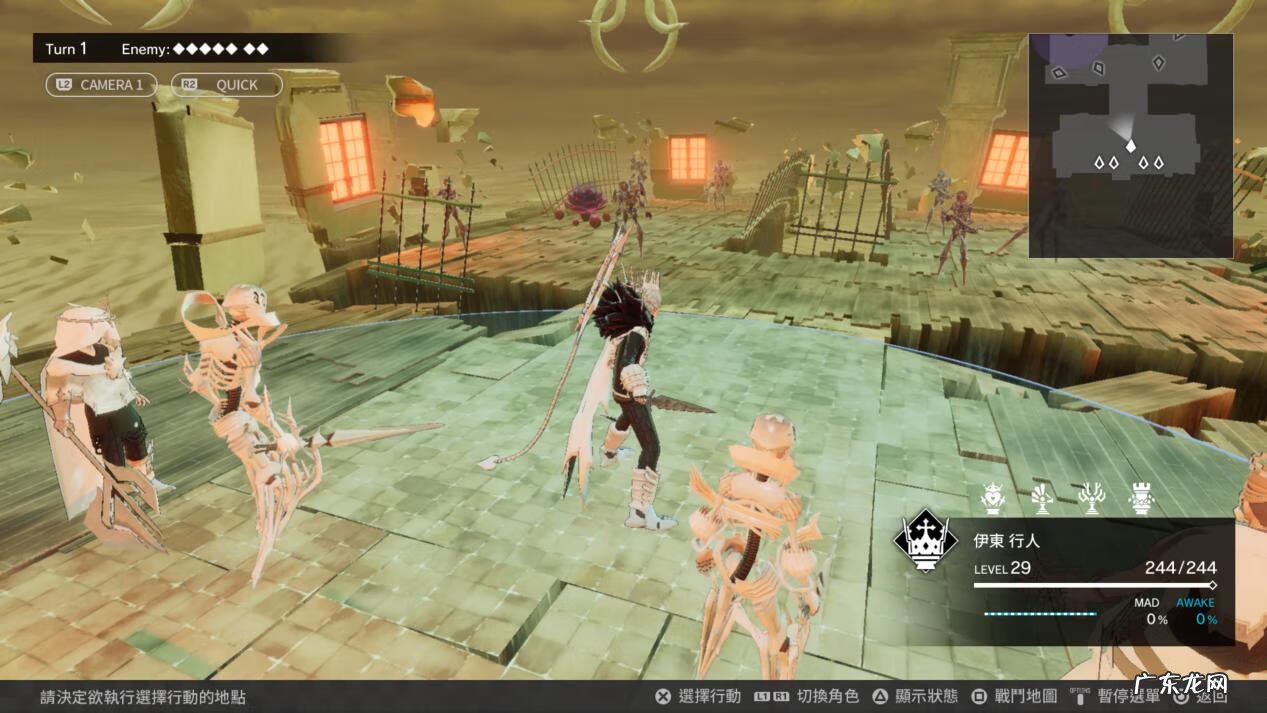
Task: Select the rook chess piece party icon
Action: point(1139,497)
